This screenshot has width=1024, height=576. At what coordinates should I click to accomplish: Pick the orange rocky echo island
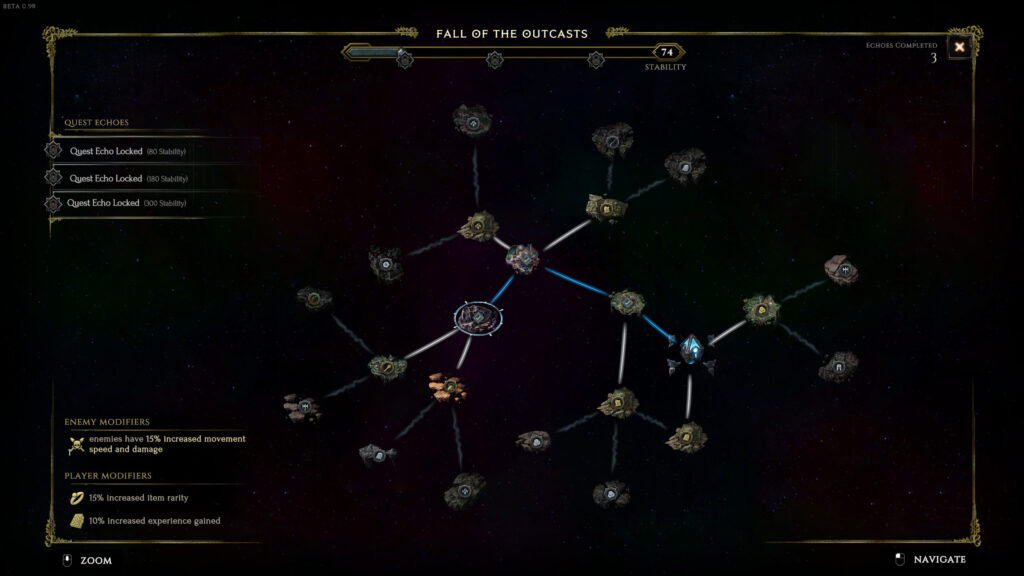pyautogui.click(x=448, y=386)
